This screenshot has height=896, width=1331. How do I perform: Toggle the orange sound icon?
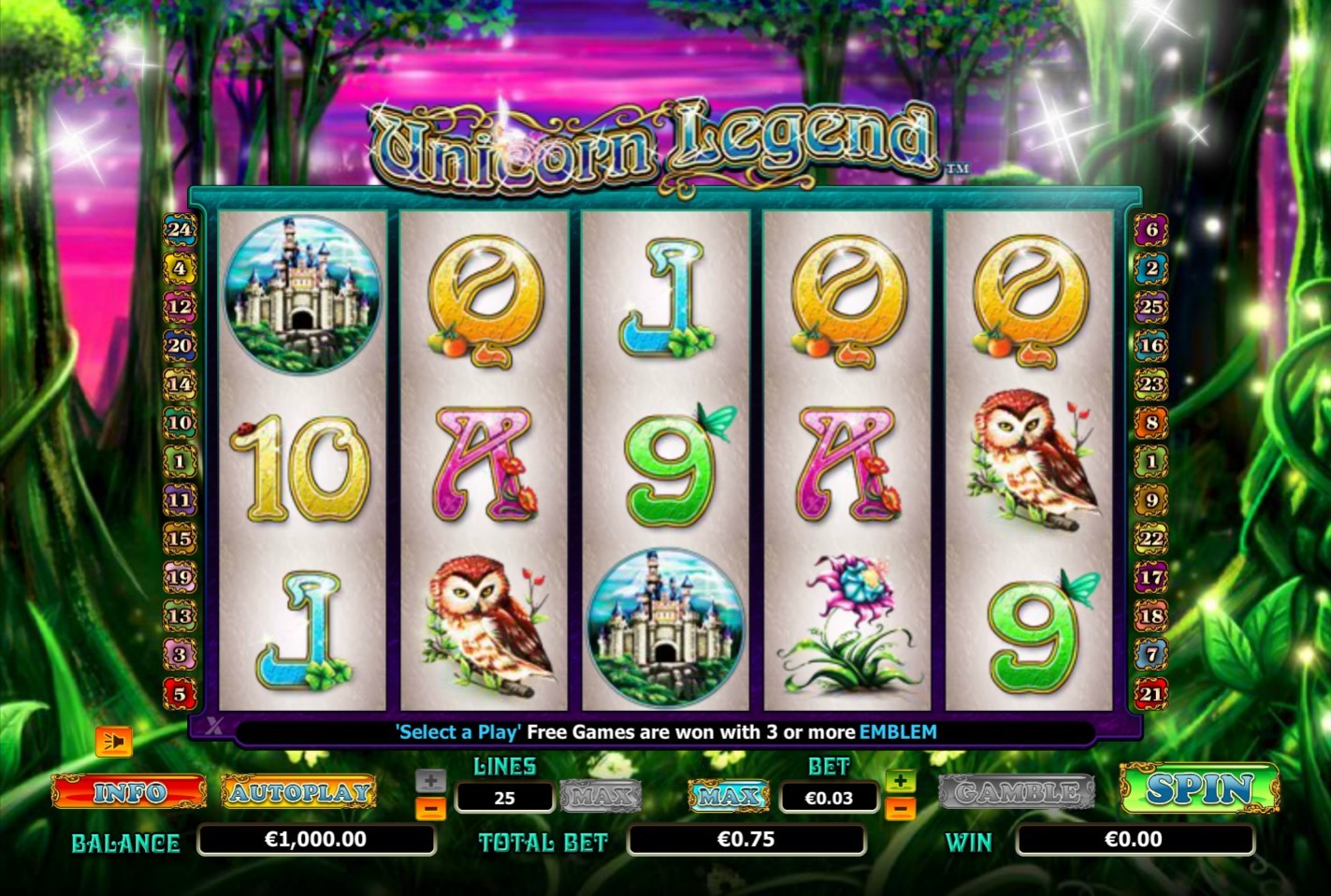[114, 742]
